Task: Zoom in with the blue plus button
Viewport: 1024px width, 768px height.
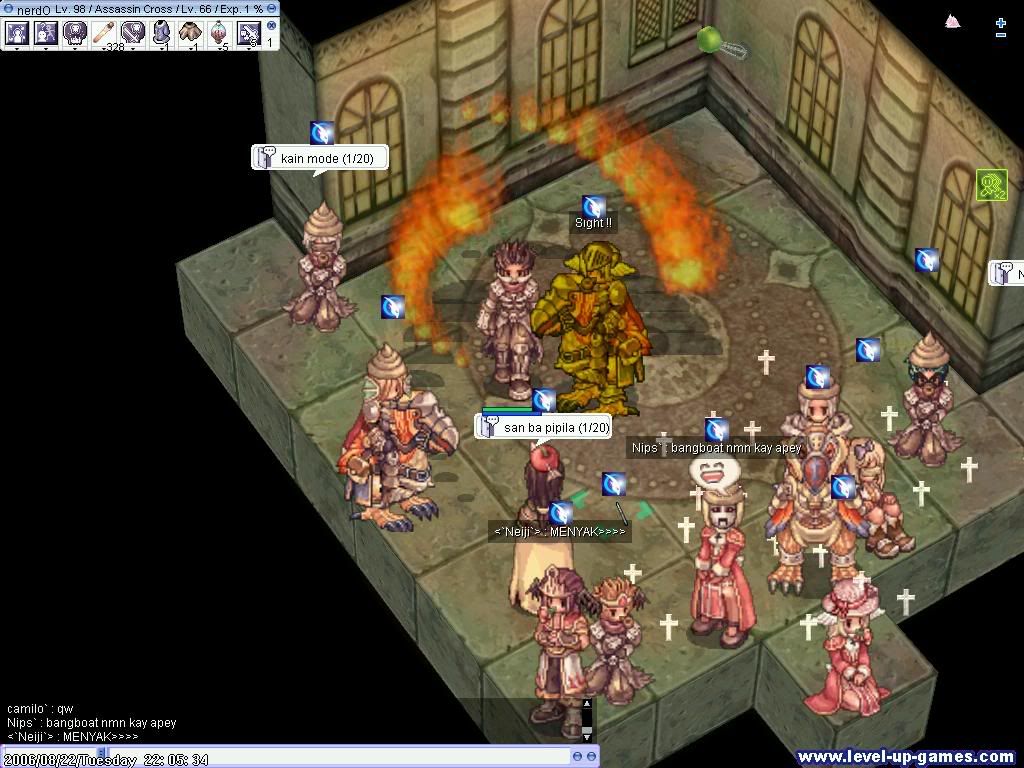Action: (1001, 21)
